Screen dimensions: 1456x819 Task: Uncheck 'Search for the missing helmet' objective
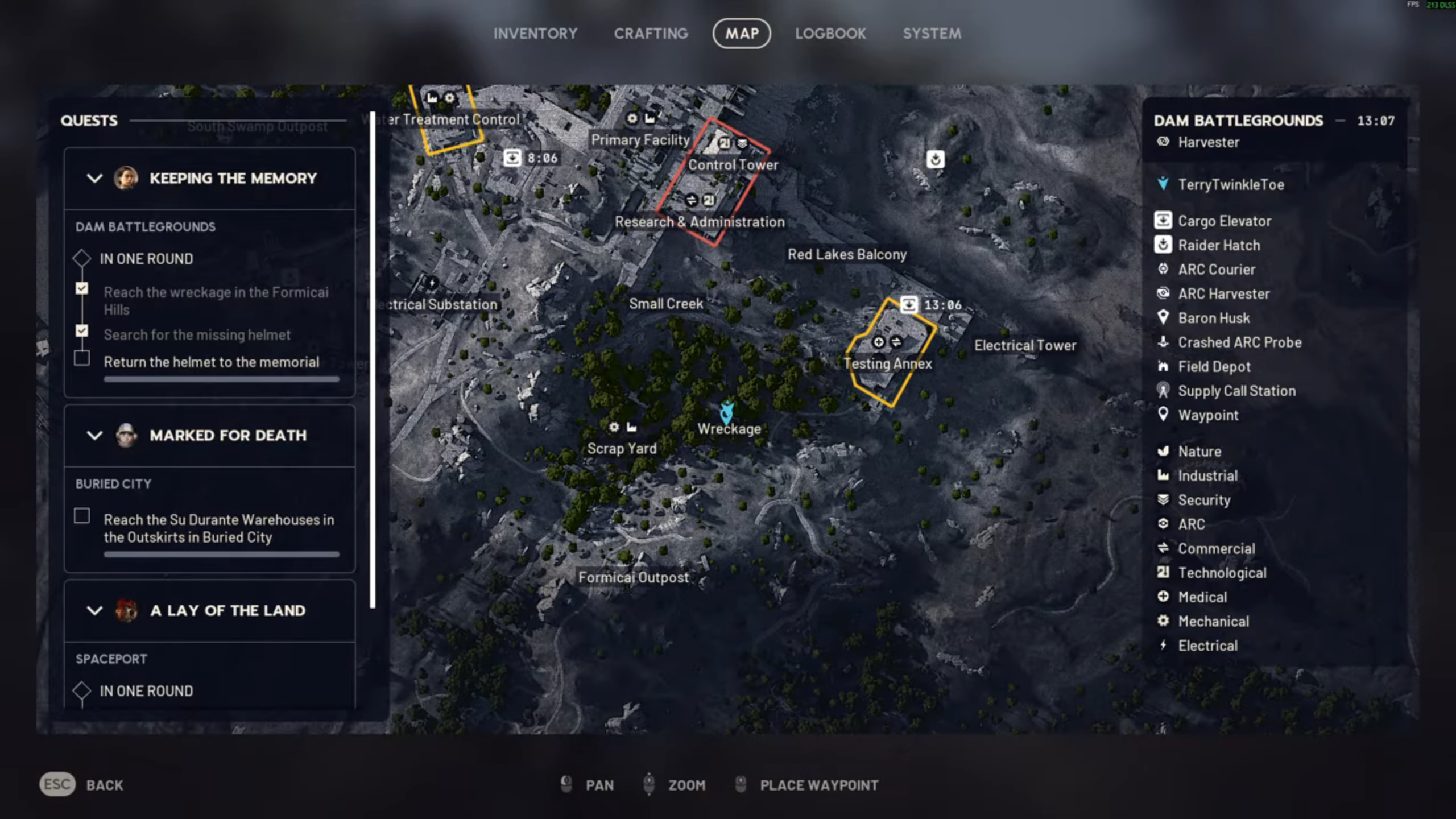(82, 332)
